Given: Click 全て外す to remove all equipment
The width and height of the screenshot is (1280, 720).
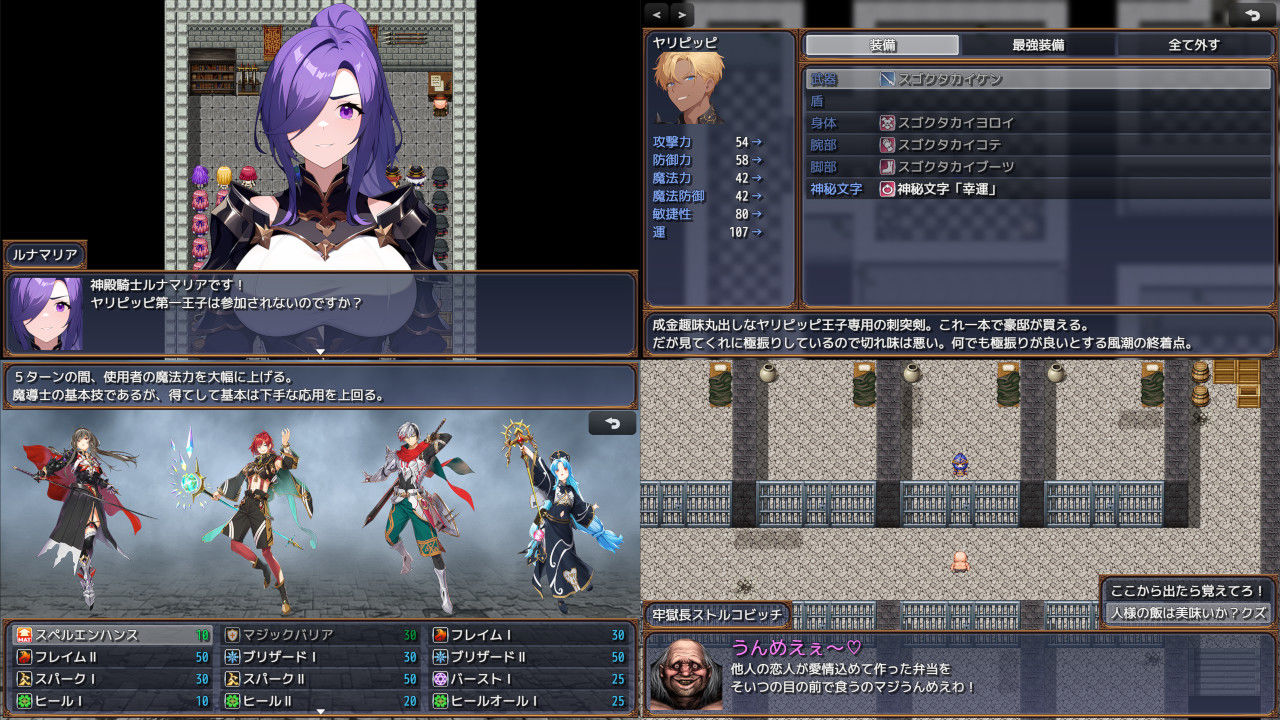Looking at the screenshot, I should (x=1193, y=45).
